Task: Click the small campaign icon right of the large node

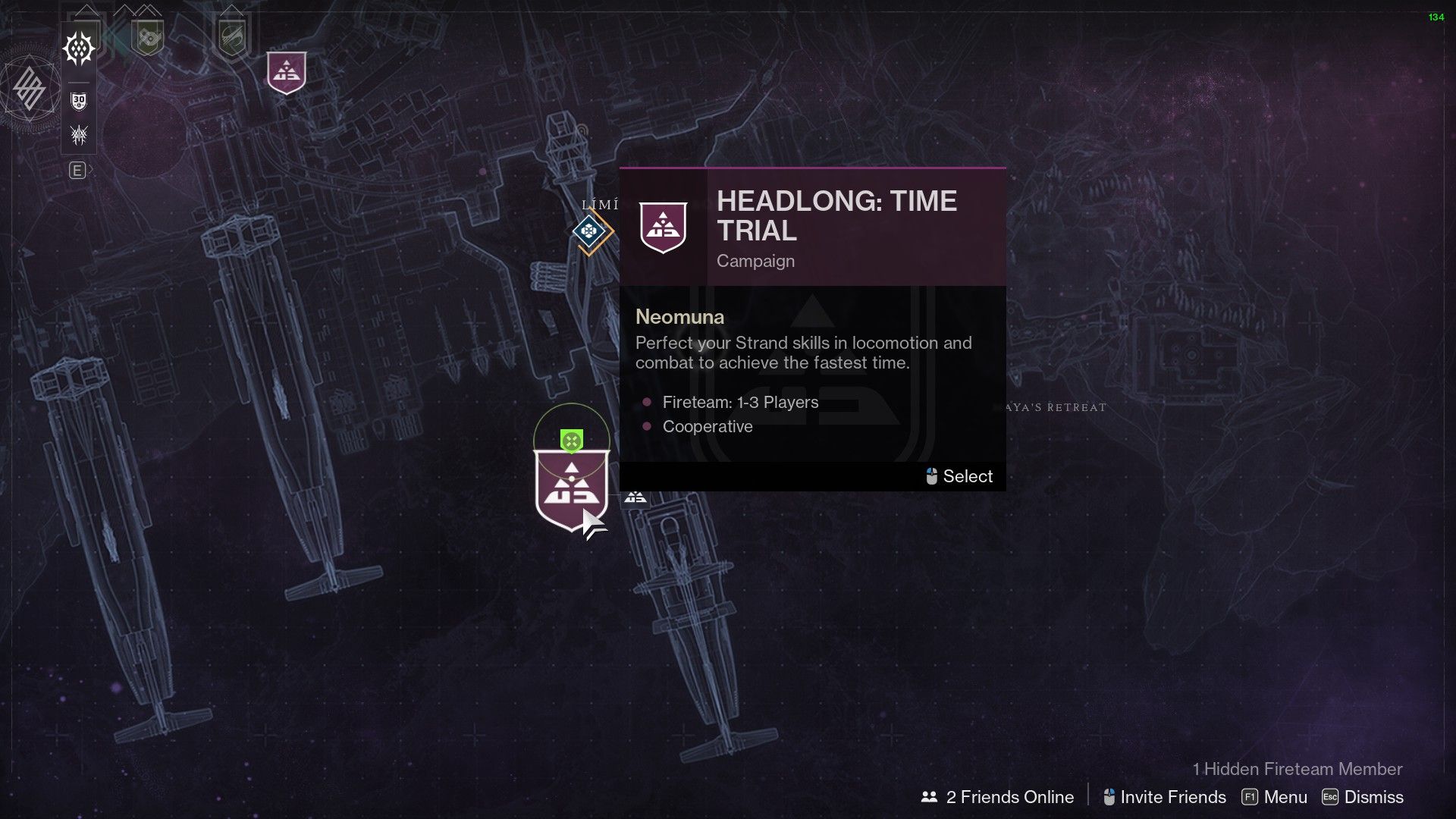Action: (x=634, y=498)
